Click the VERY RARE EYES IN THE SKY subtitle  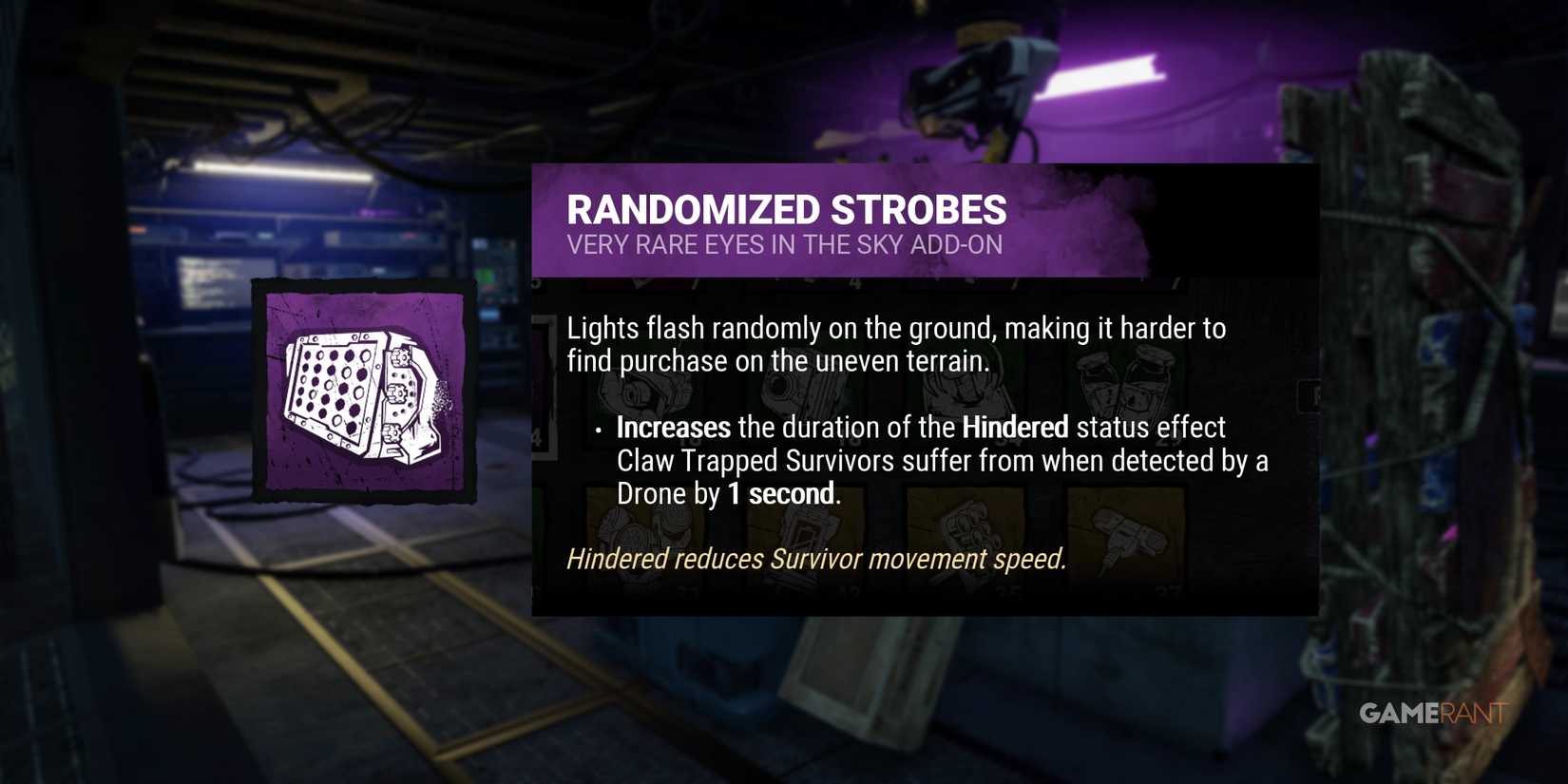click(785, 244)
